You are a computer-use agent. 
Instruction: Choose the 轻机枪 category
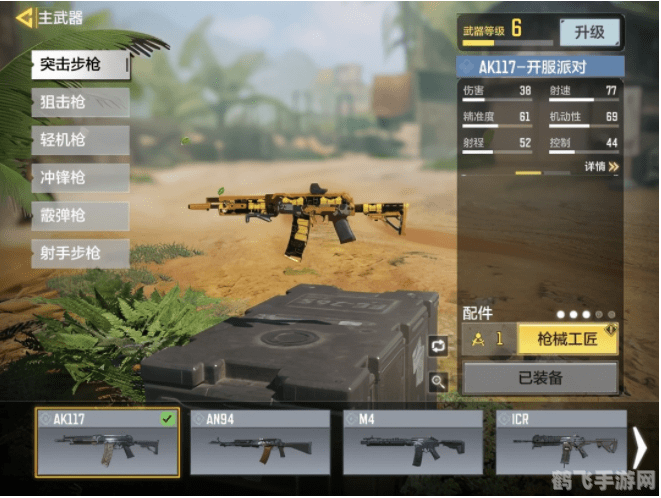80,140
